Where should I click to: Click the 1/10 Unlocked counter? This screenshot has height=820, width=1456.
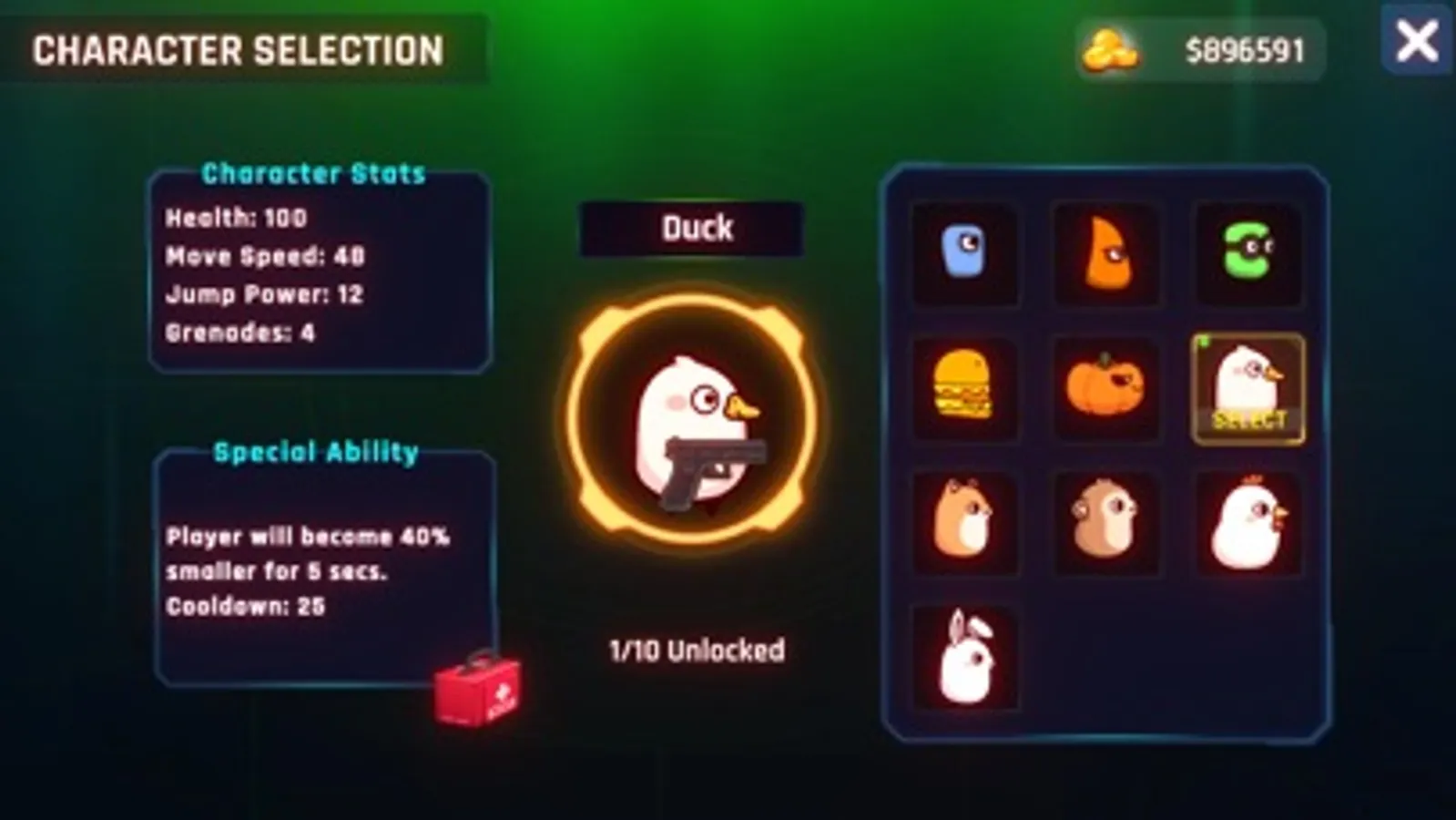697,650
